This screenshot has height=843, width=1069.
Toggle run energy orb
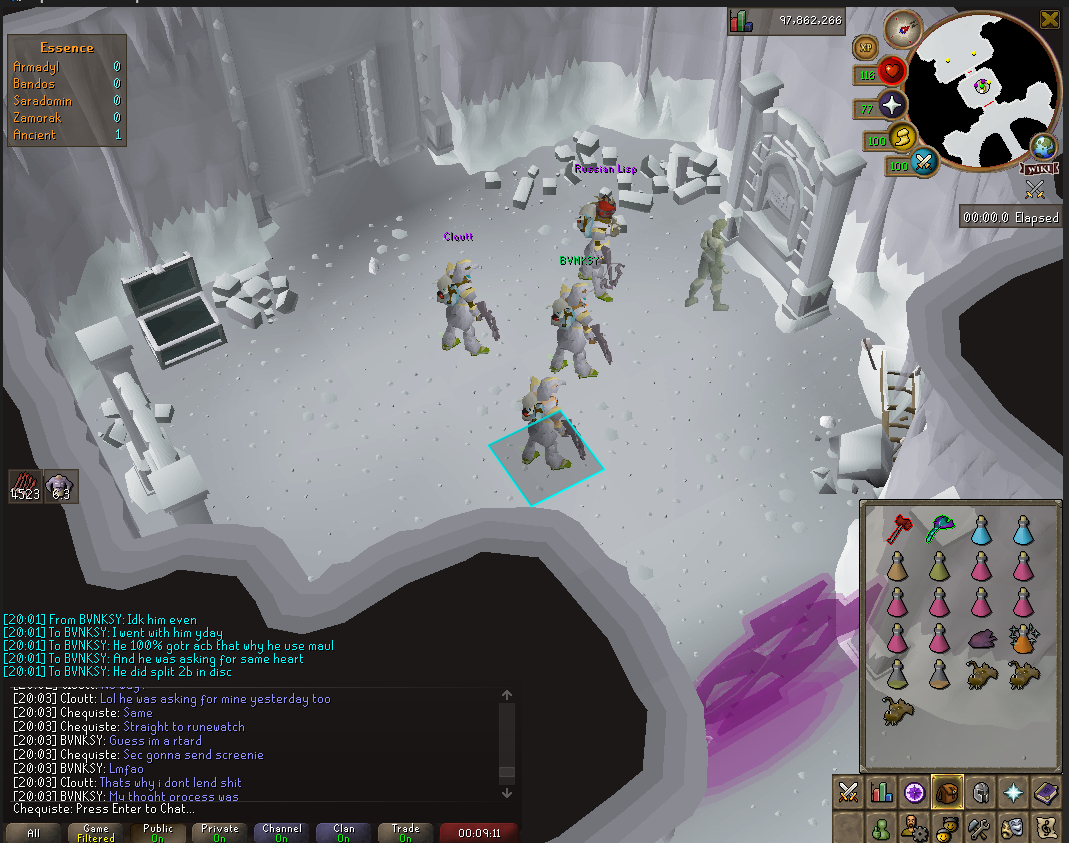905,137
